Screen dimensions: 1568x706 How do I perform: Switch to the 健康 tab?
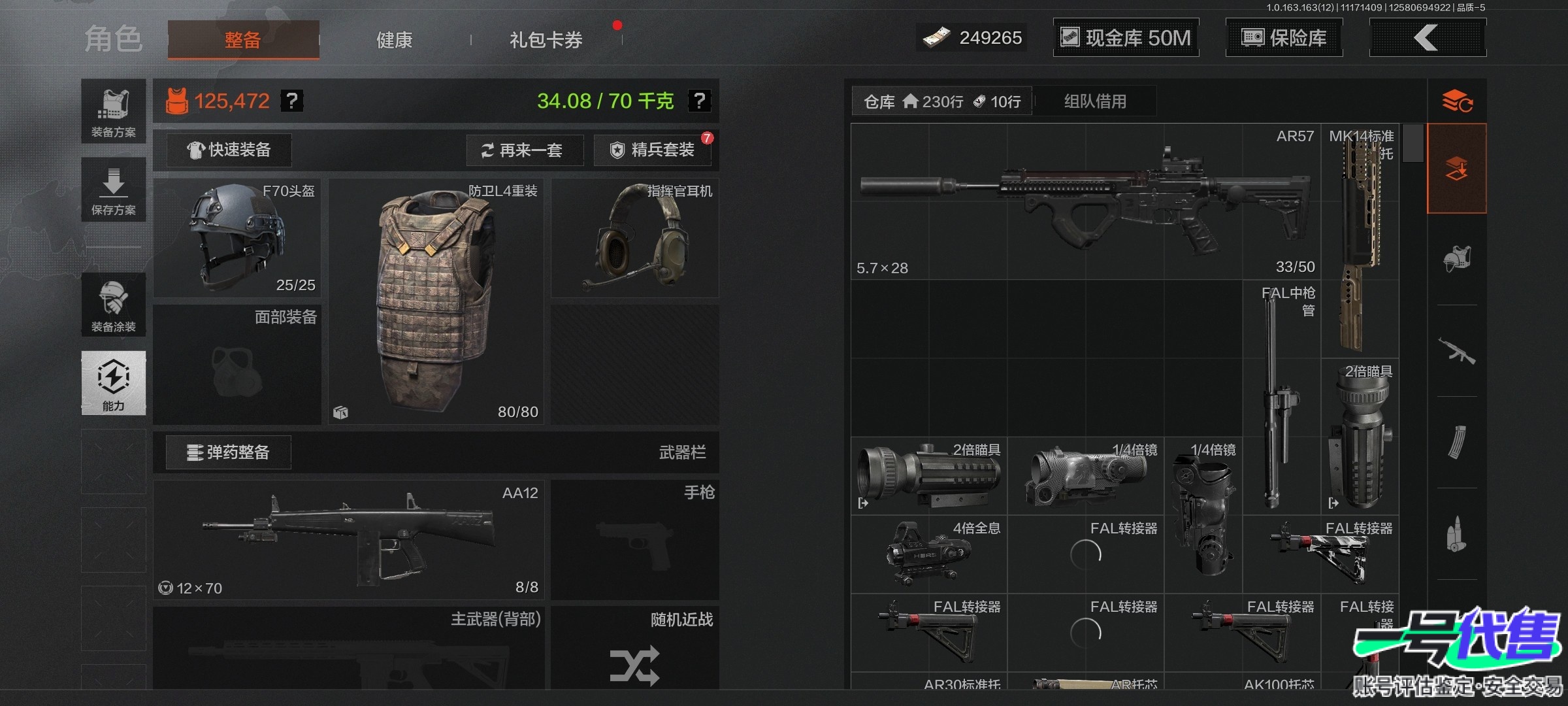tap(394, 40)
